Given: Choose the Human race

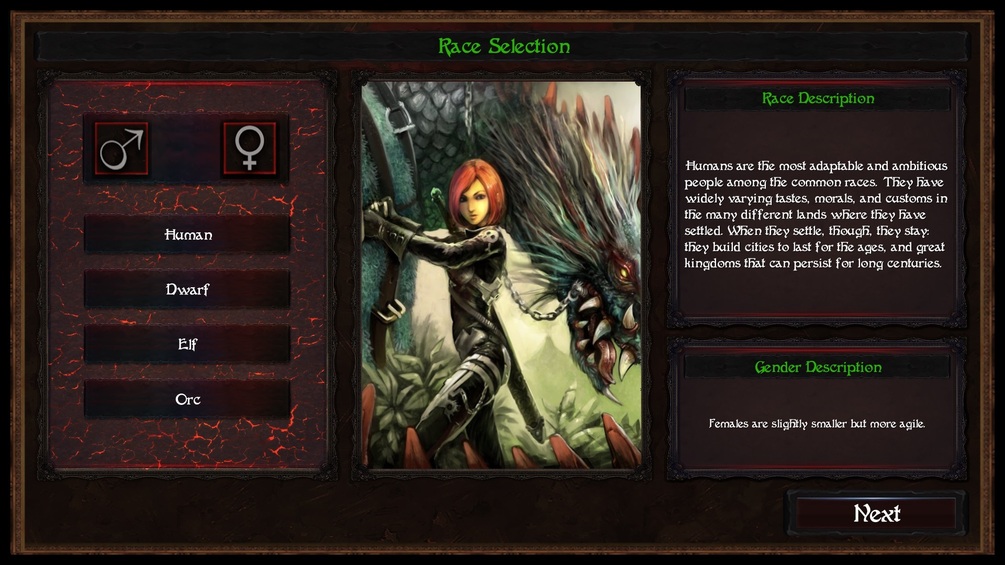Looking at the screenshot, I should pyautogui.click(x=188, y=235).
